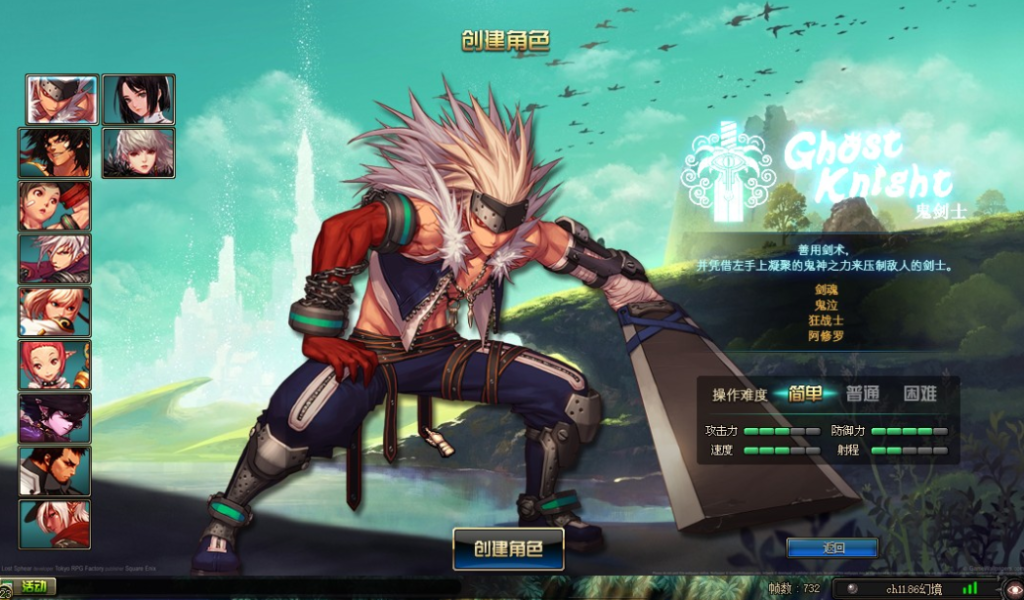The height and width of the screenshot is (600, 1024).
Task: Choose the white-haired character in red scarf
Action: tap(55, 524)
